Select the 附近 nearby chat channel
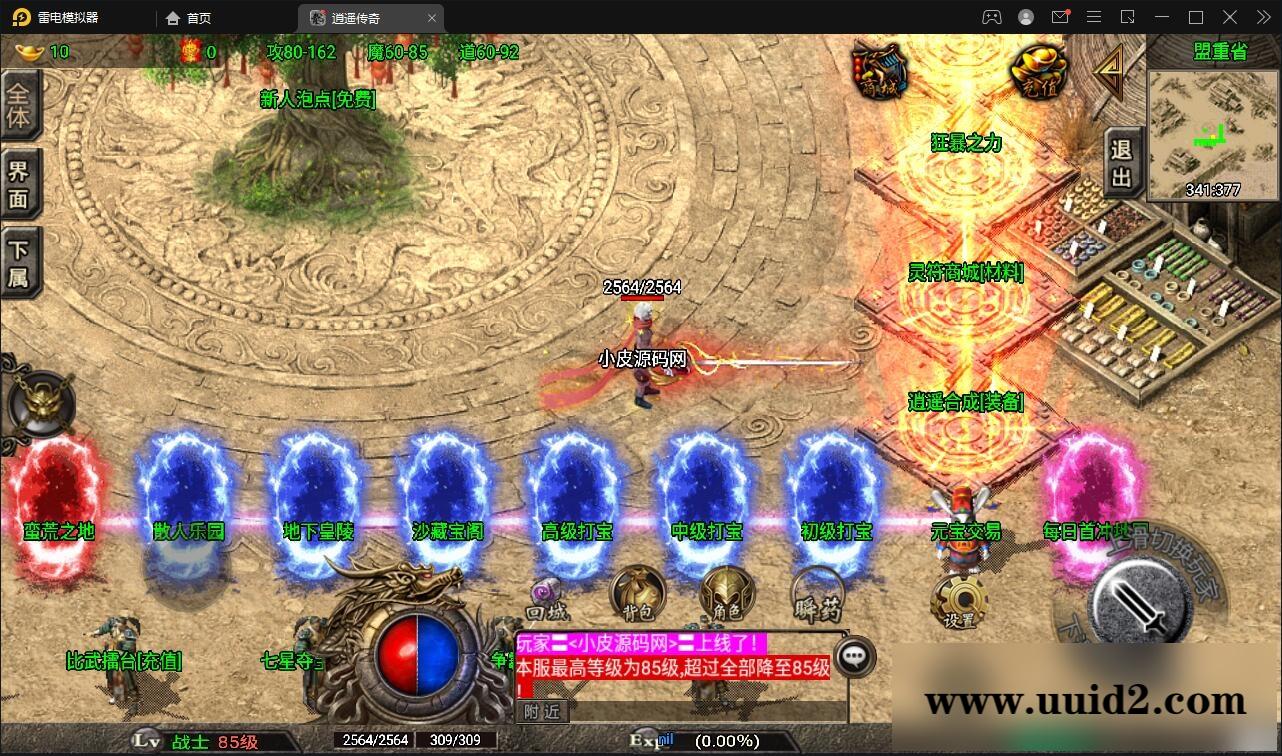The image size is (1282, 756). 541,711
